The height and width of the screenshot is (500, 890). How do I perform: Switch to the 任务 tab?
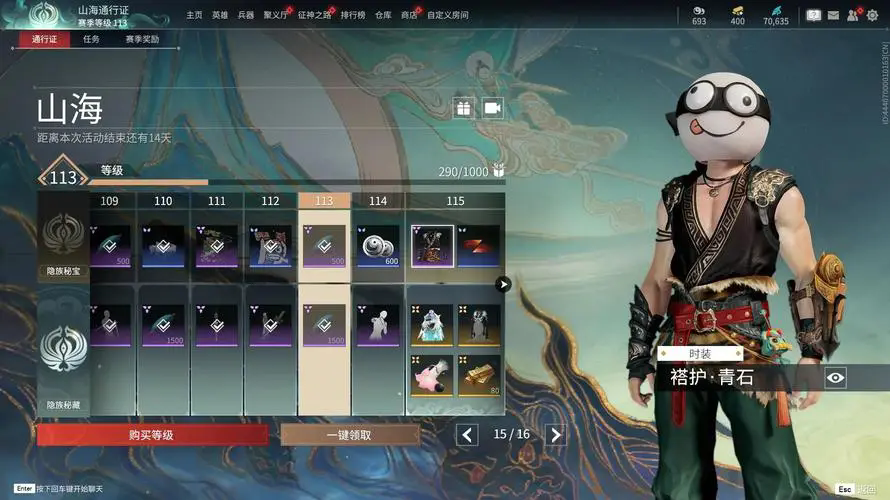click(91, 39)
